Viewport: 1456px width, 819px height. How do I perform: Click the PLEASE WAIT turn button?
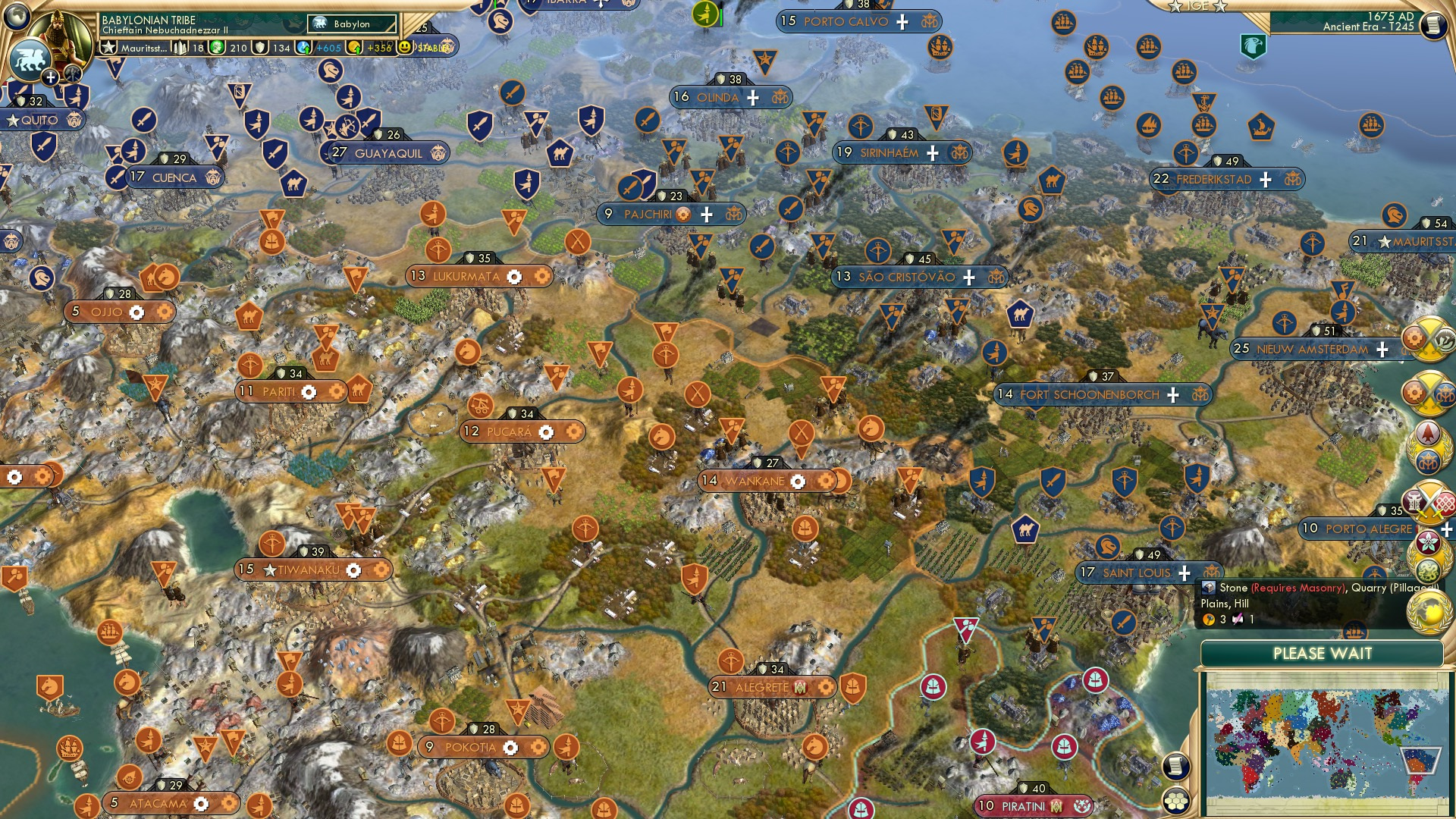coord(1322,654)
